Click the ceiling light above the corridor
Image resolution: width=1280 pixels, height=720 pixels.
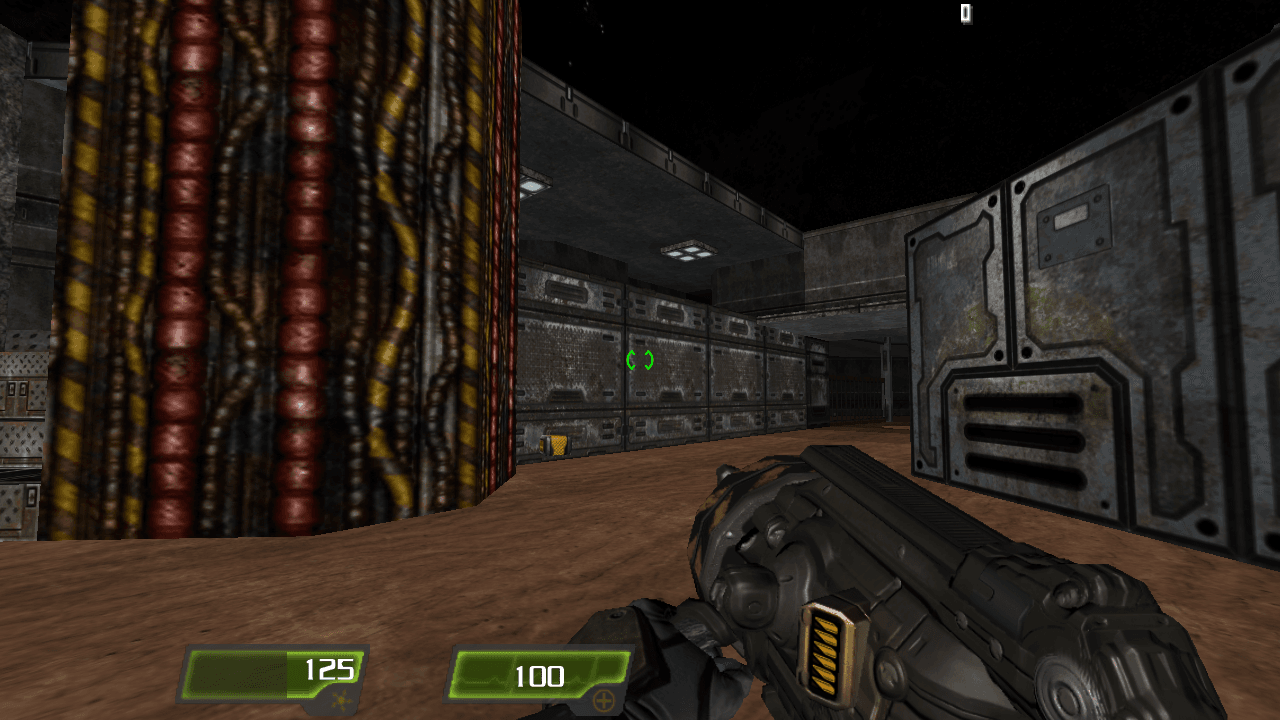688,253
